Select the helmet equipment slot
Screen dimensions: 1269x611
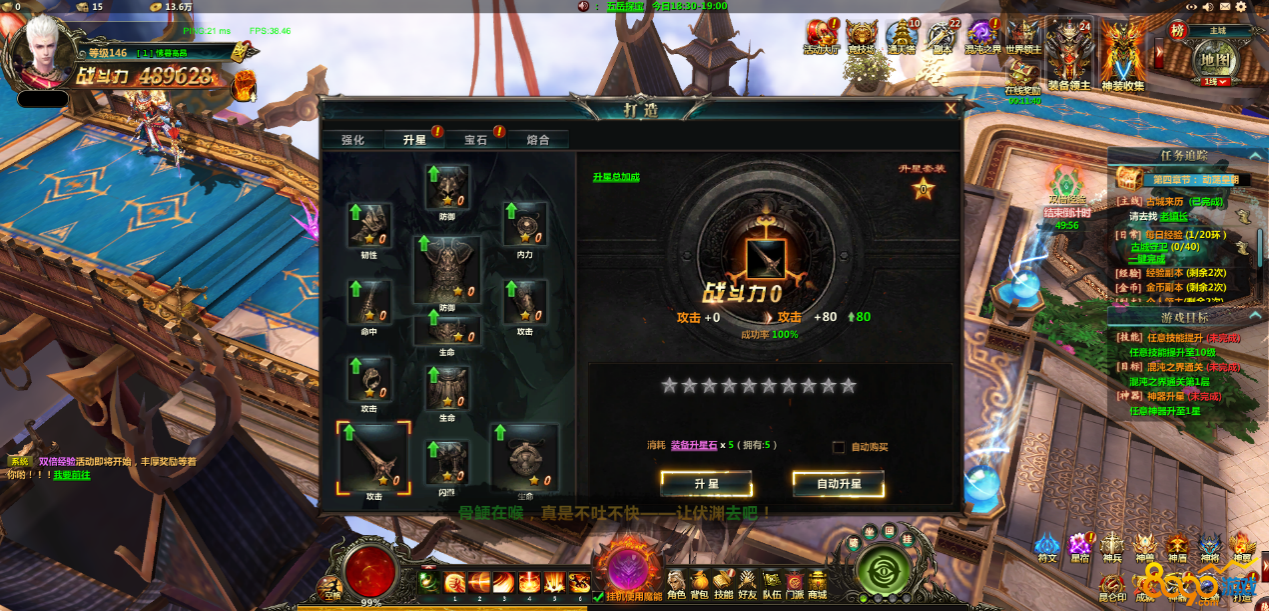coord(447,187)
